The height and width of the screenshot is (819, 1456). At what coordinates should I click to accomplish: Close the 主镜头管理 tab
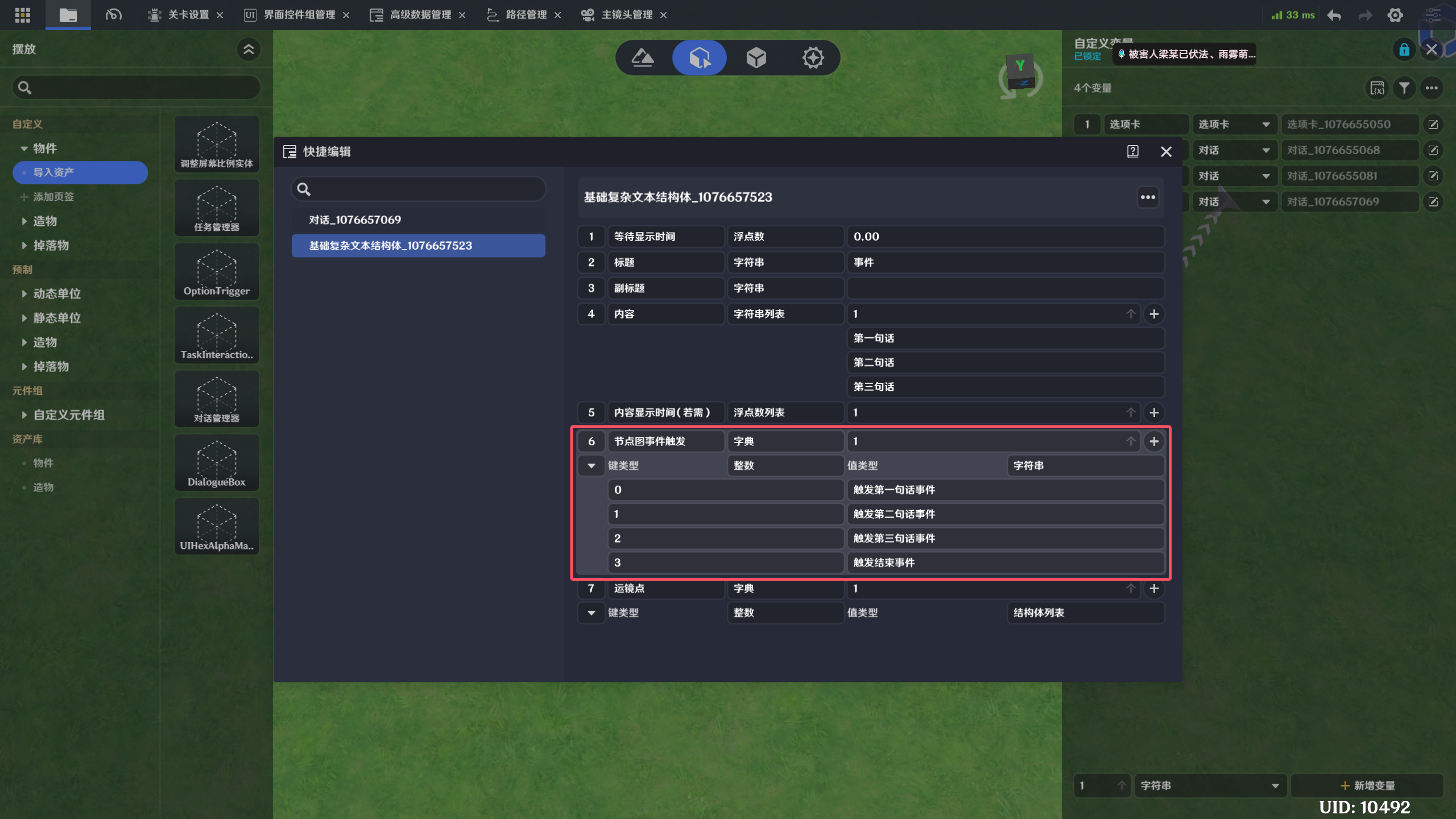click(x=663, y=15)
